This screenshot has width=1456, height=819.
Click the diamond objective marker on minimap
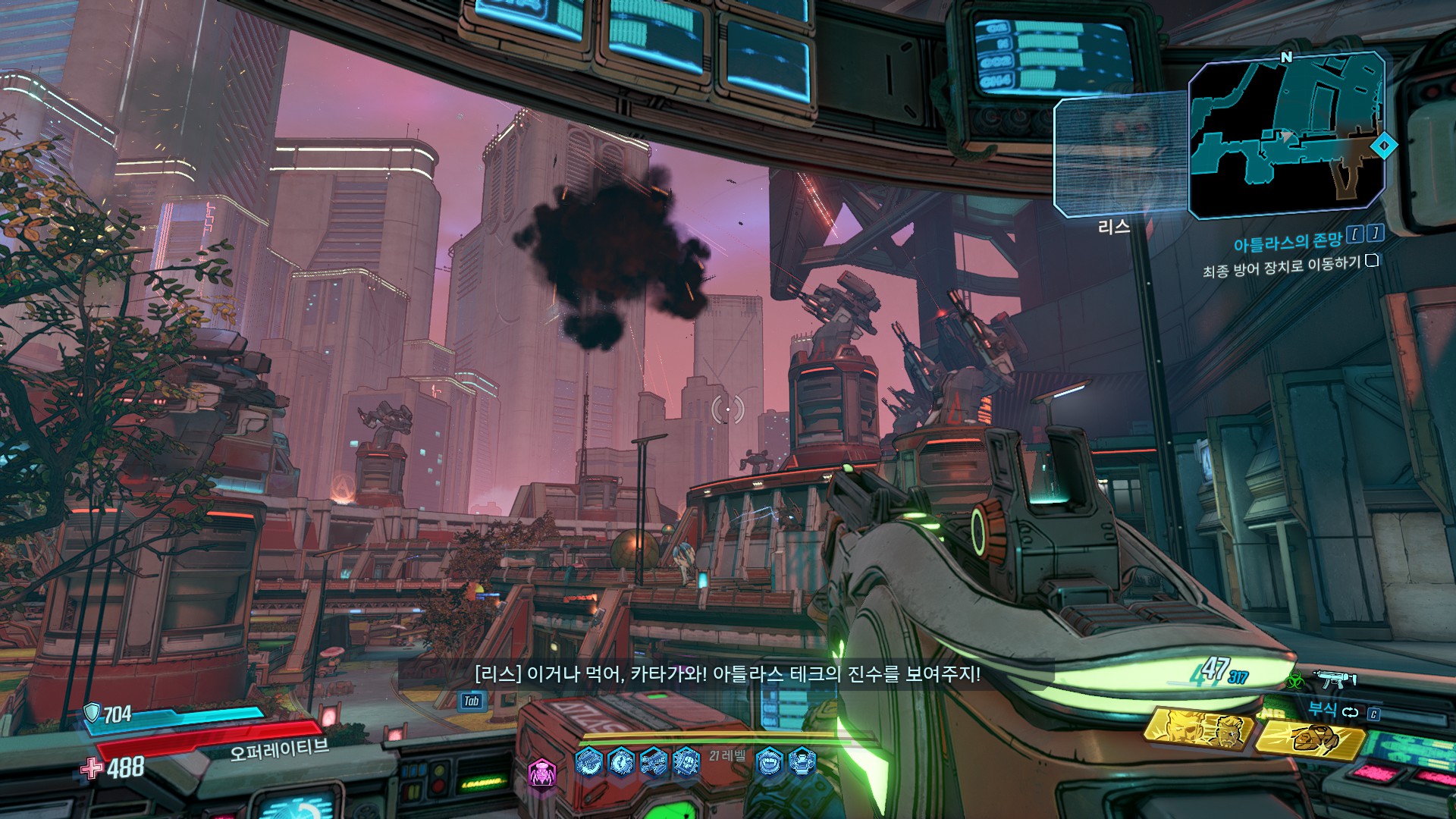click(1385, 145)
